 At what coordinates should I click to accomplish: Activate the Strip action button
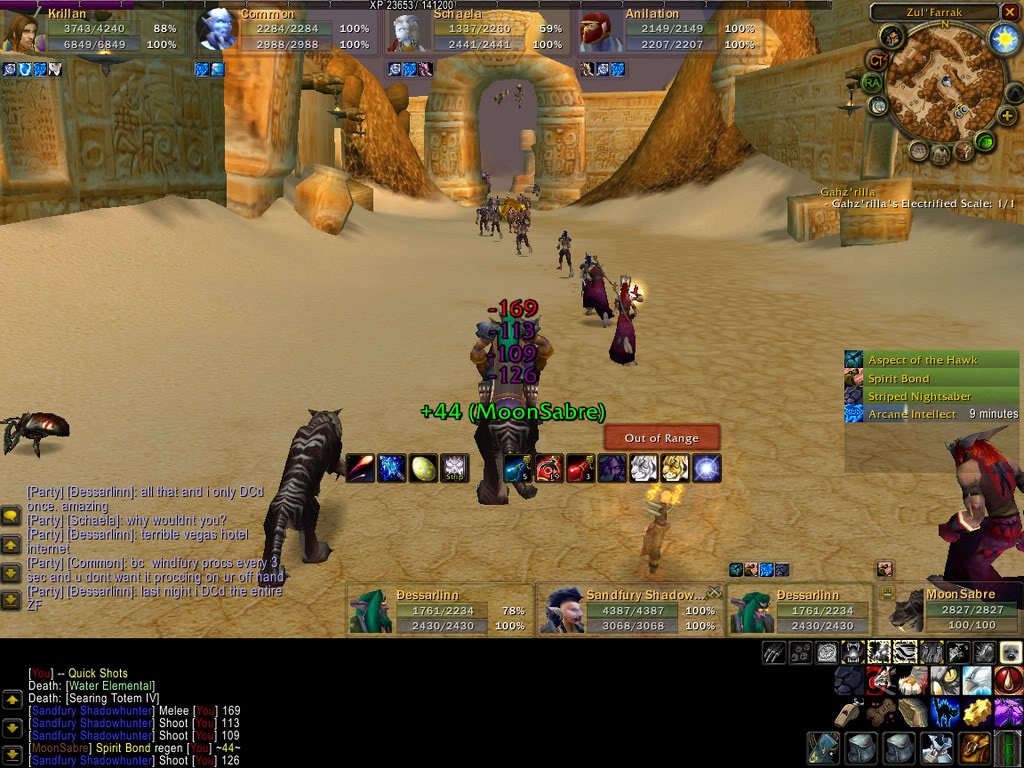[455, 468]
